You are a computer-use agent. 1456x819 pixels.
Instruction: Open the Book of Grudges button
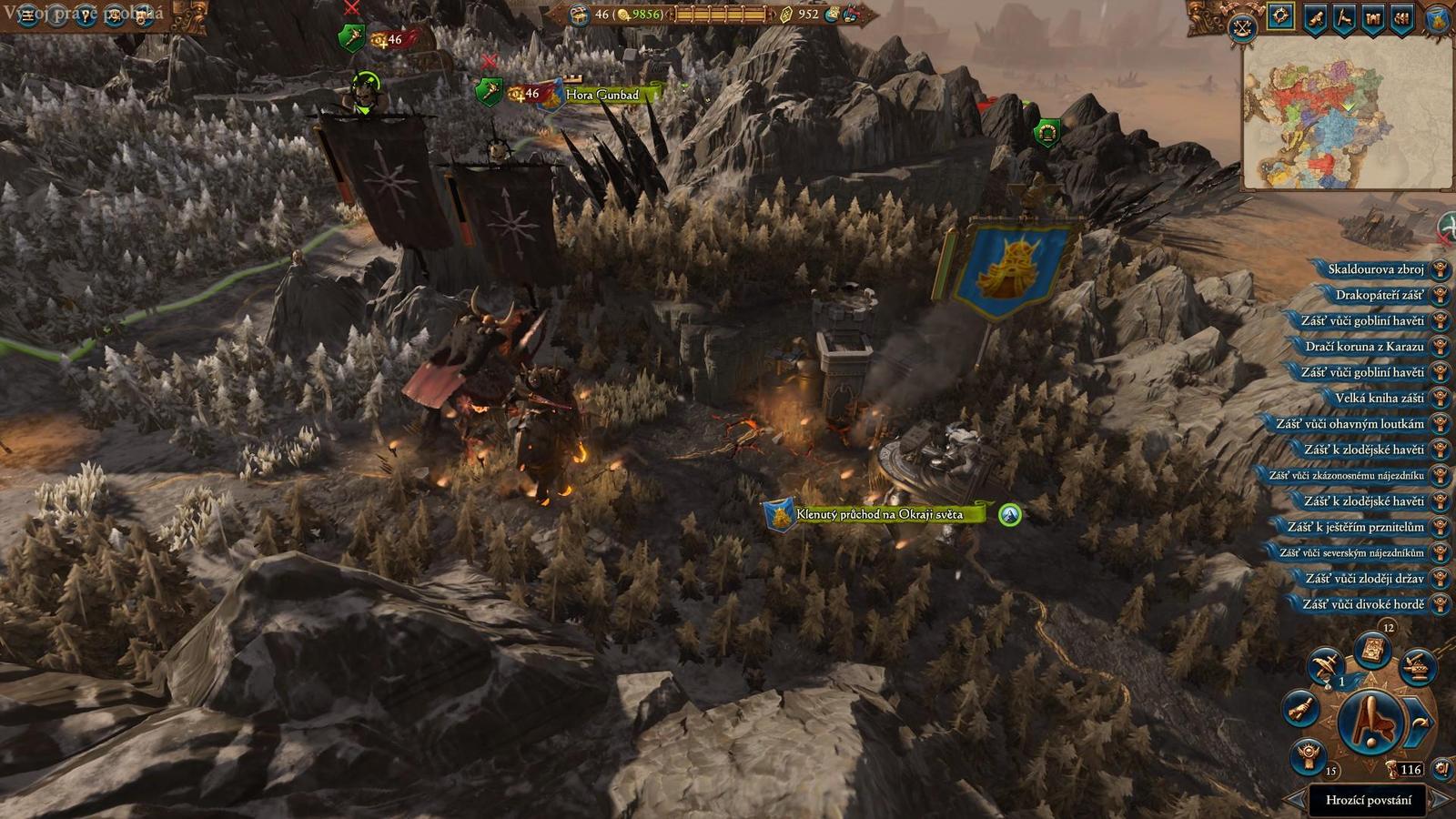click(1372, 651)
